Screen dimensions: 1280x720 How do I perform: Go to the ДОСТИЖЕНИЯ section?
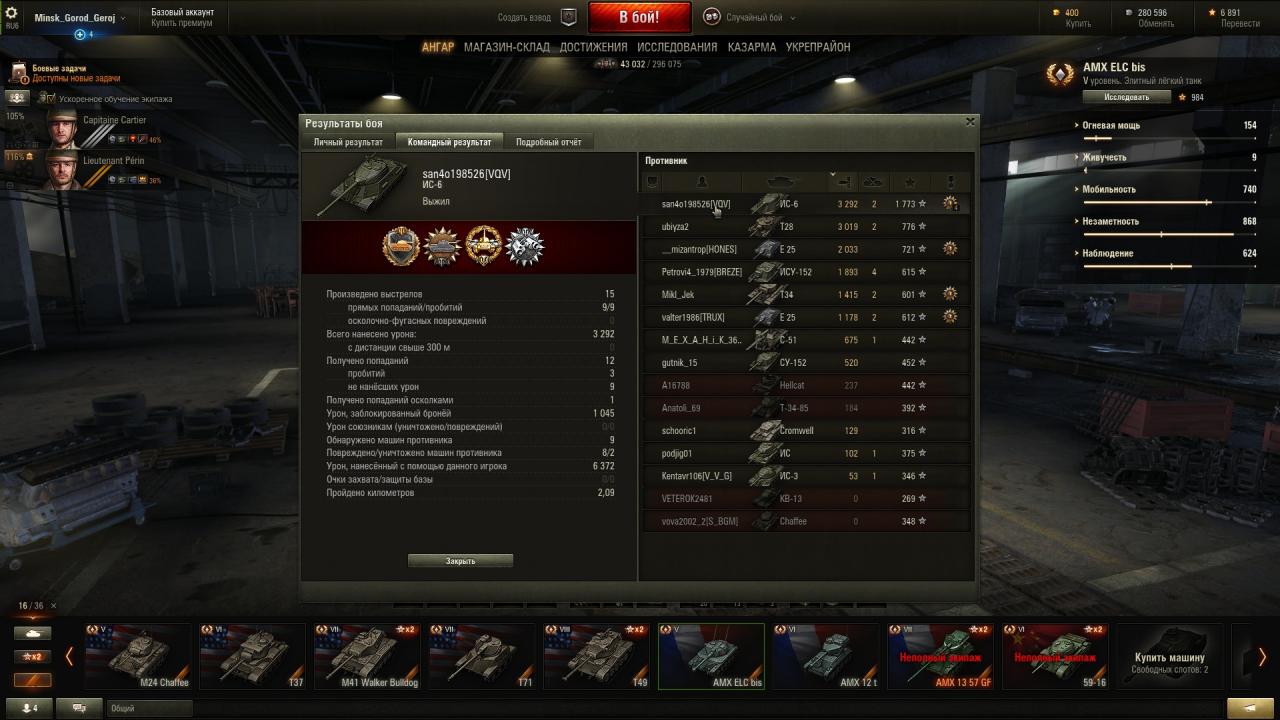coord(593,47)
